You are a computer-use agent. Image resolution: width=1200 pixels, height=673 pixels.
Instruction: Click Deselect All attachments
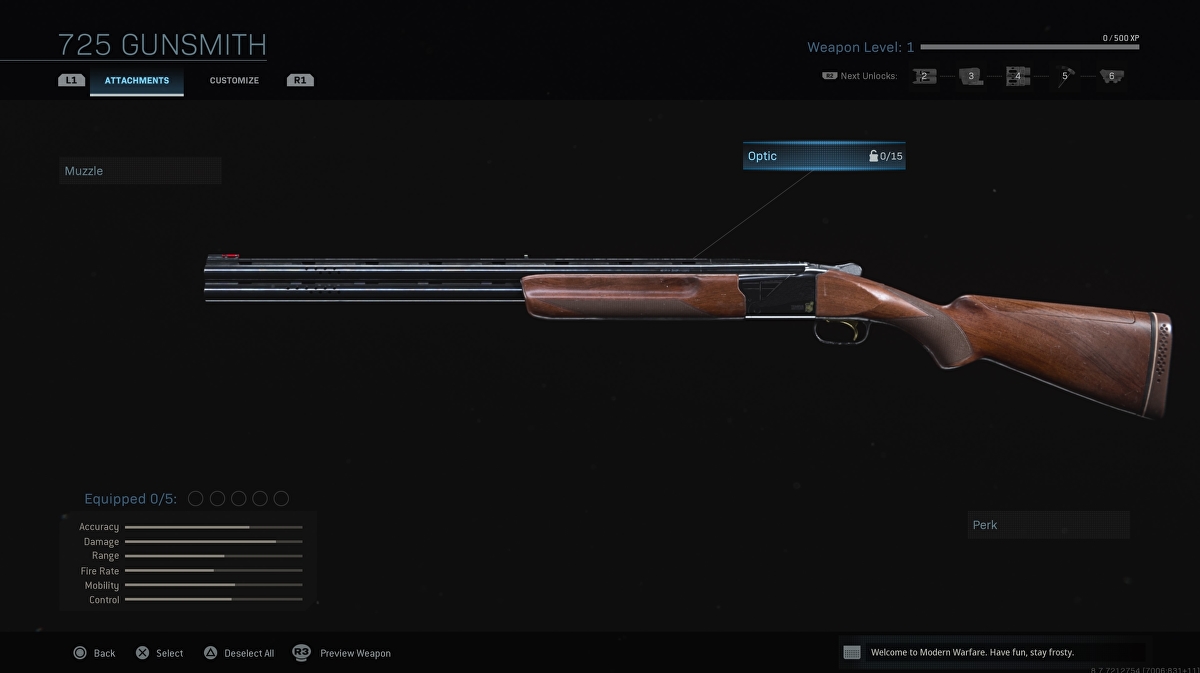[239, 653]
